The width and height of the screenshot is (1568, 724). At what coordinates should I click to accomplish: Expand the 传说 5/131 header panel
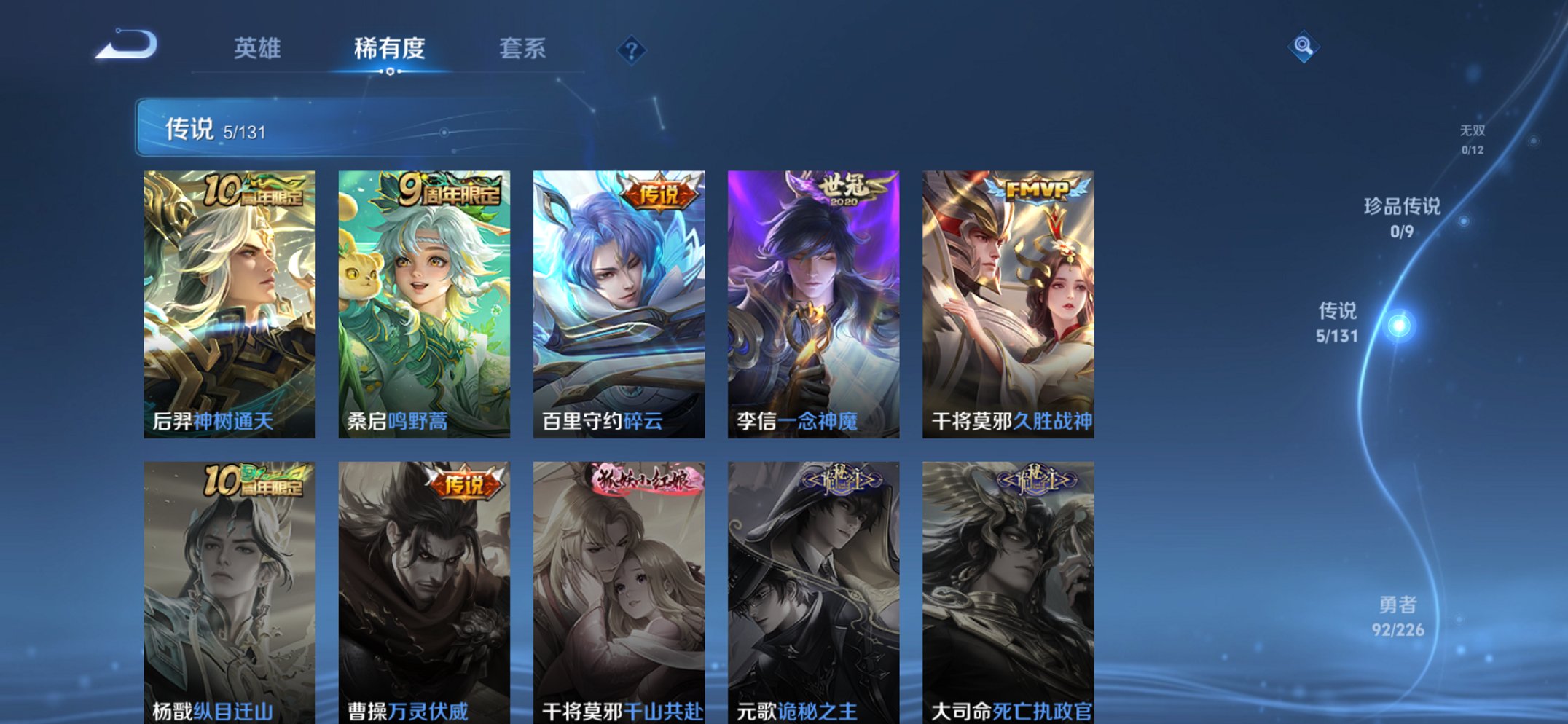[291, 130]
